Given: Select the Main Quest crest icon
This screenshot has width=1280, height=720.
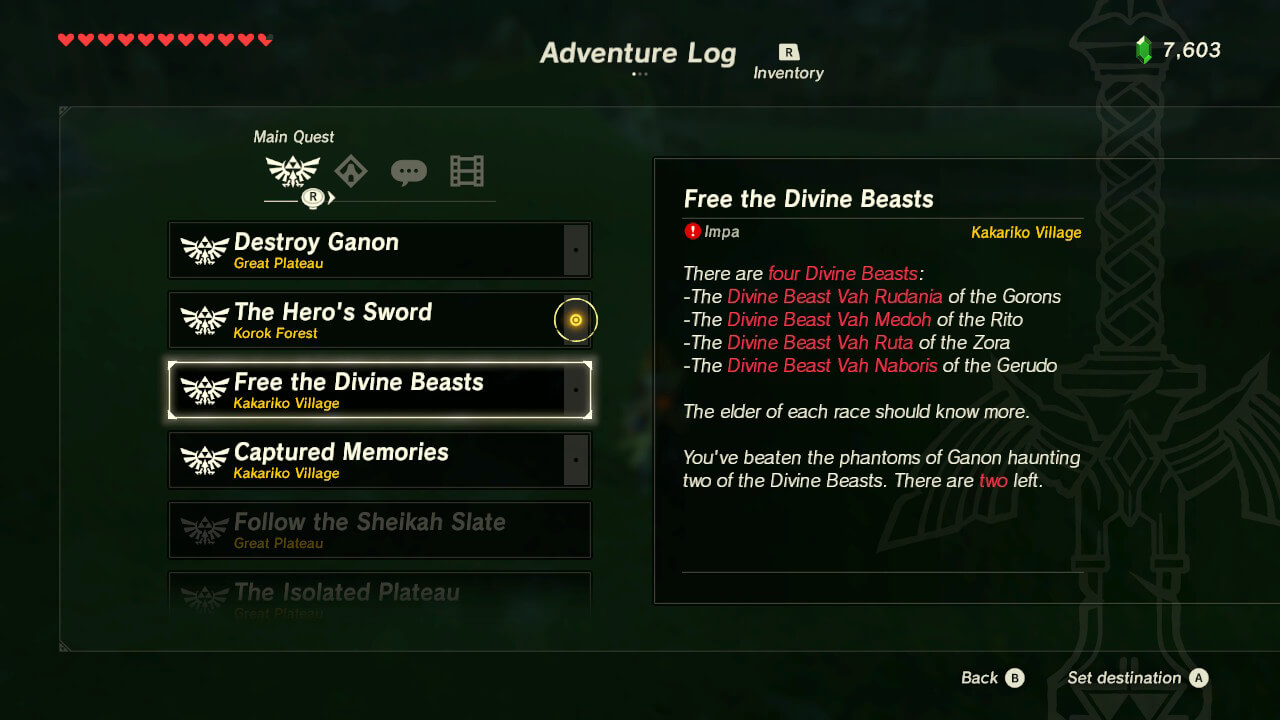Looking at the screenshot, I should coord(293,170).
